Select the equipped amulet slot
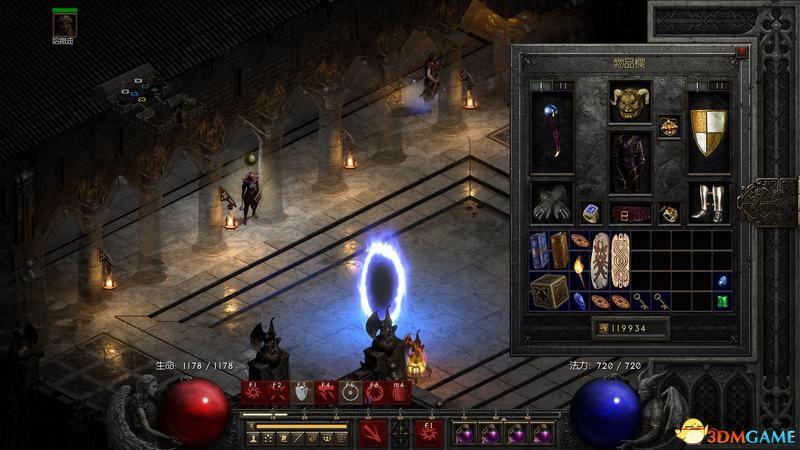Image resolution: width=800 pixels, height=450 pixels. 669,125
